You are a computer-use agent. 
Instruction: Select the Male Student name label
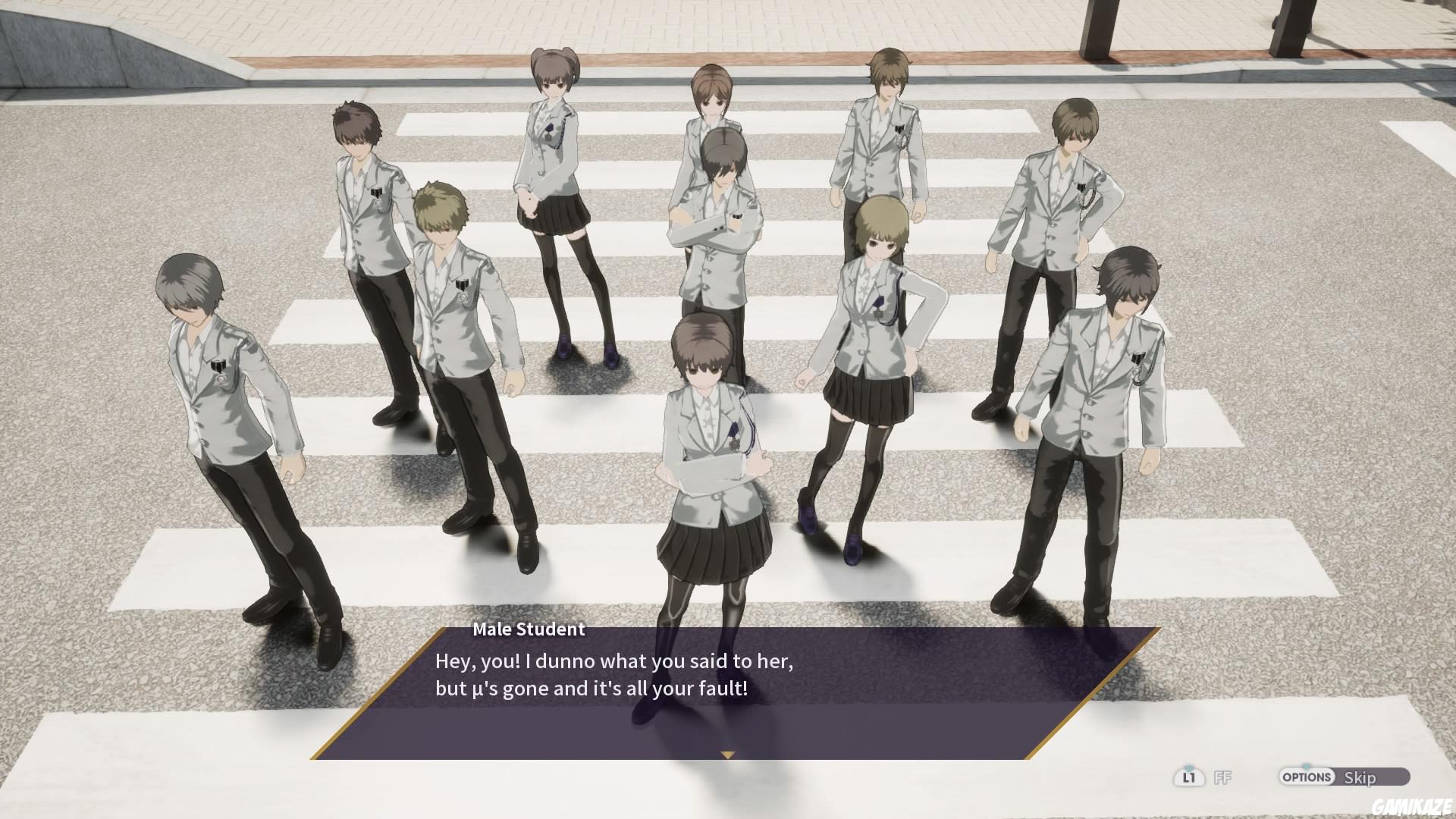coord(529,629)
